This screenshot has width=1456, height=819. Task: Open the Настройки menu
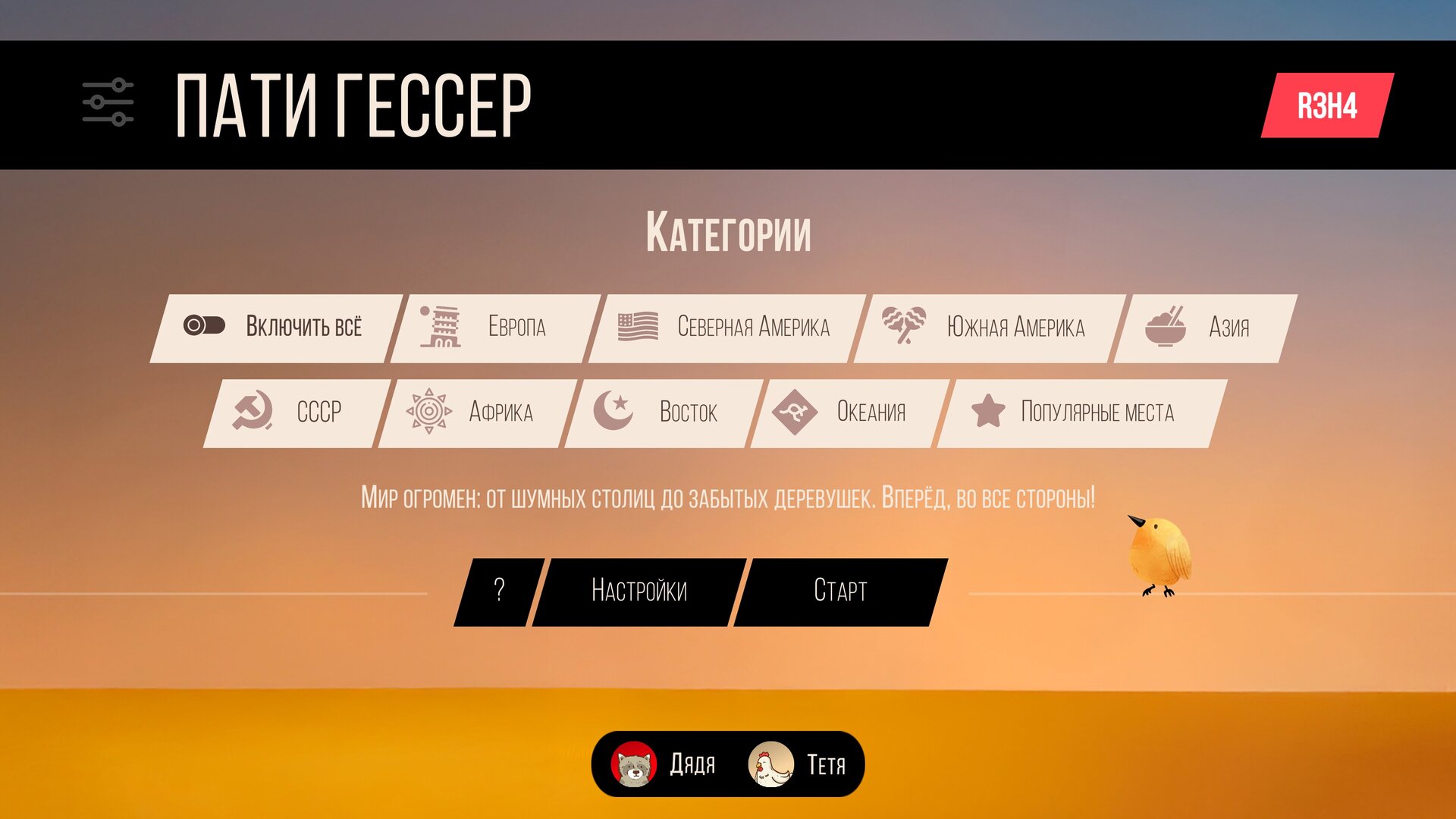coord(639,591)
